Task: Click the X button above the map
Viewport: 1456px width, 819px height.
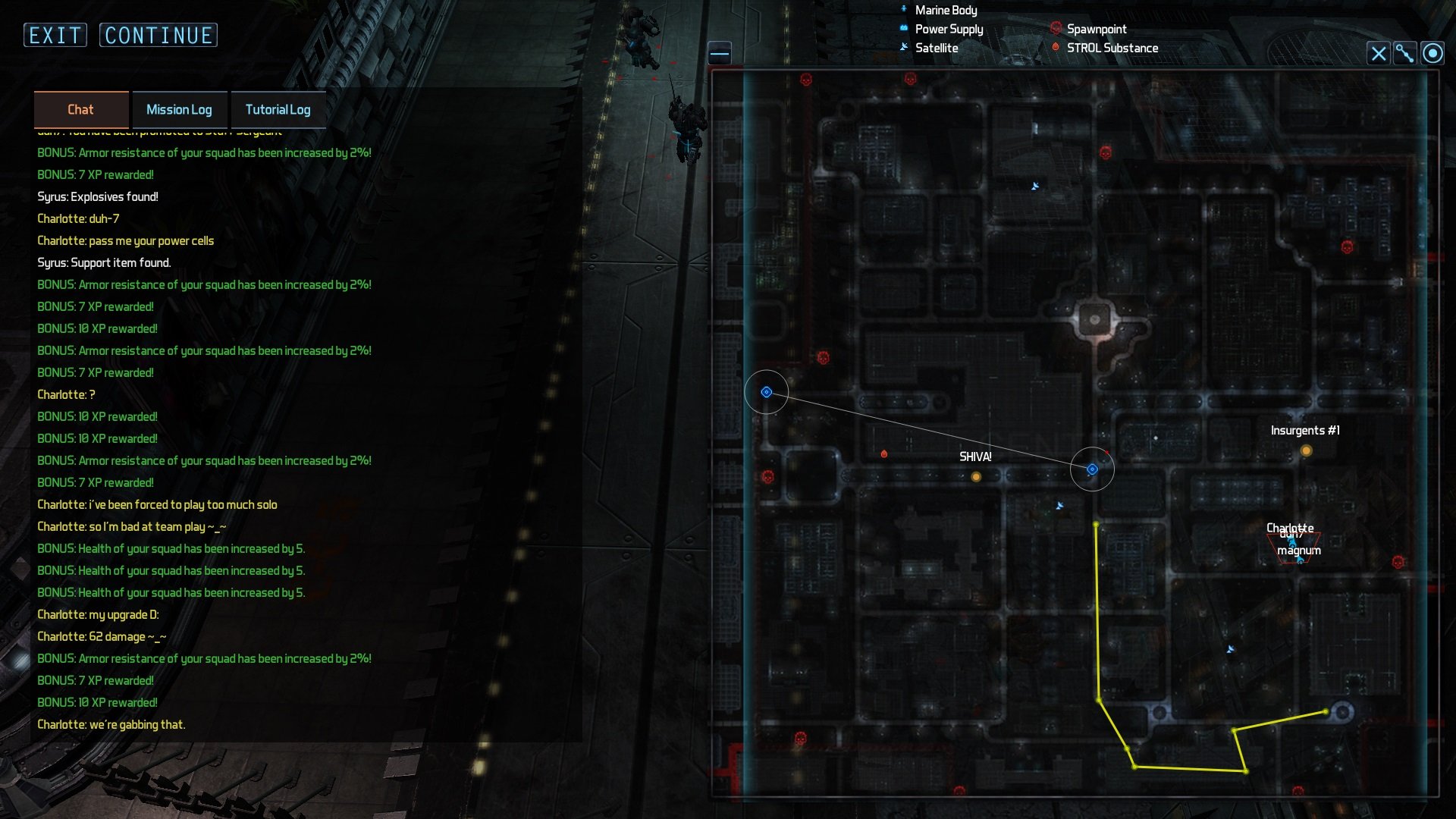Action: pos(1378,53)
